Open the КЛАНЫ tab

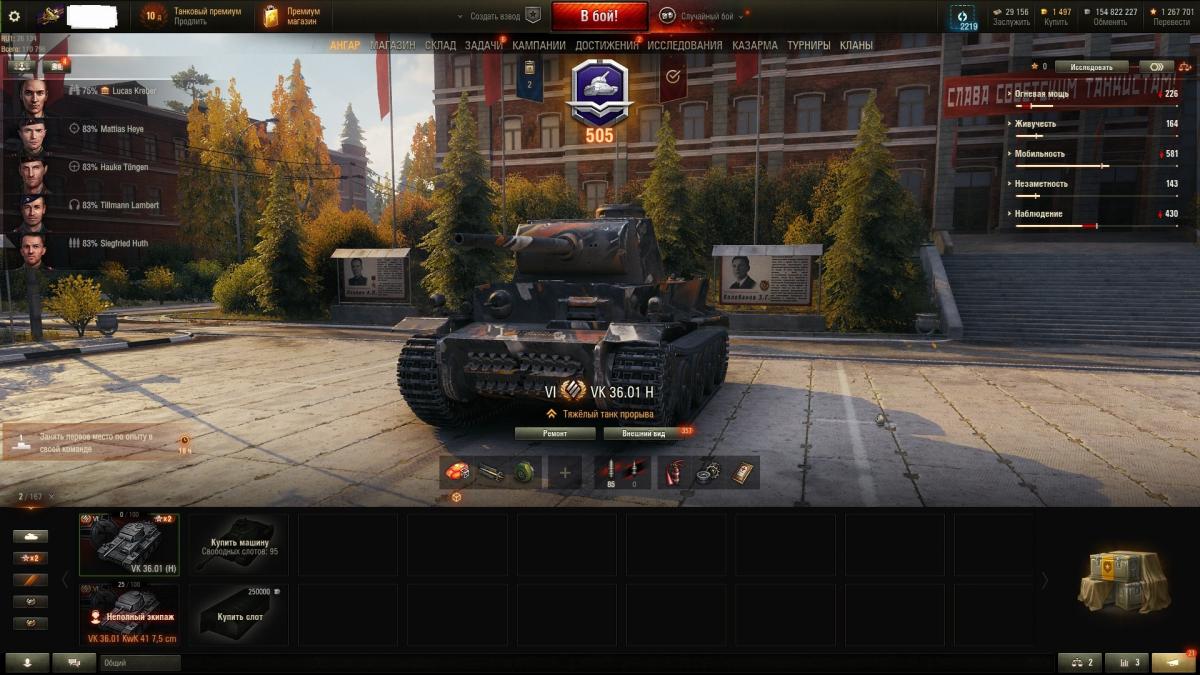coord(856,45)
